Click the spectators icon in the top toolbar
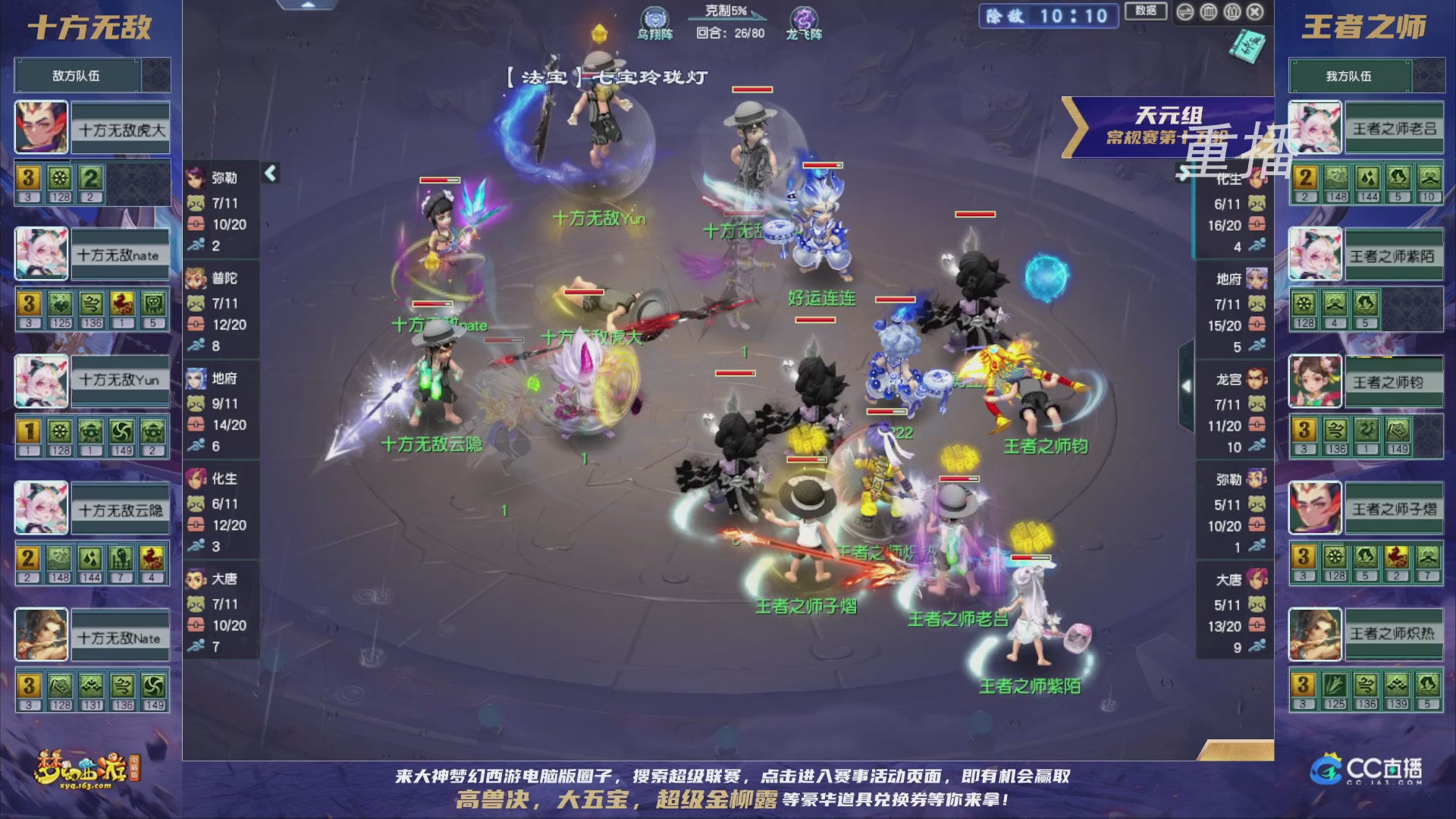This screenshot has height=819, width=1456. [1232, 12]
